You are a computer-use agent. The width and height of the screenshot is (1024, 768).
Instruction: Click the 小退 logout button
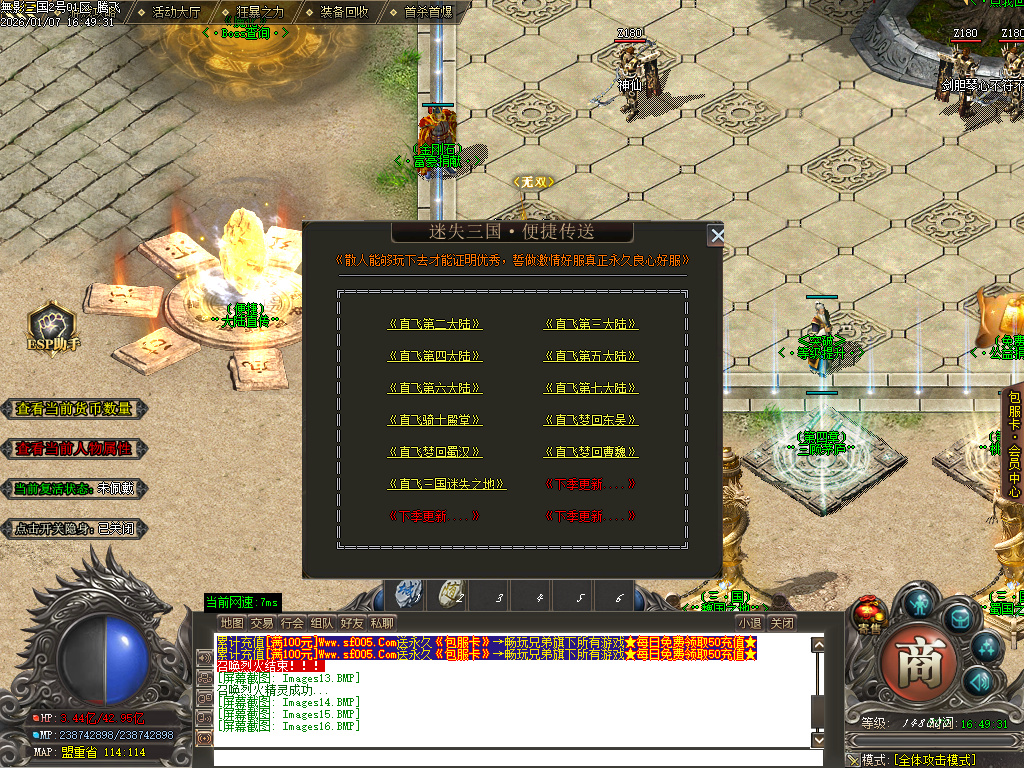pos(750,623)
